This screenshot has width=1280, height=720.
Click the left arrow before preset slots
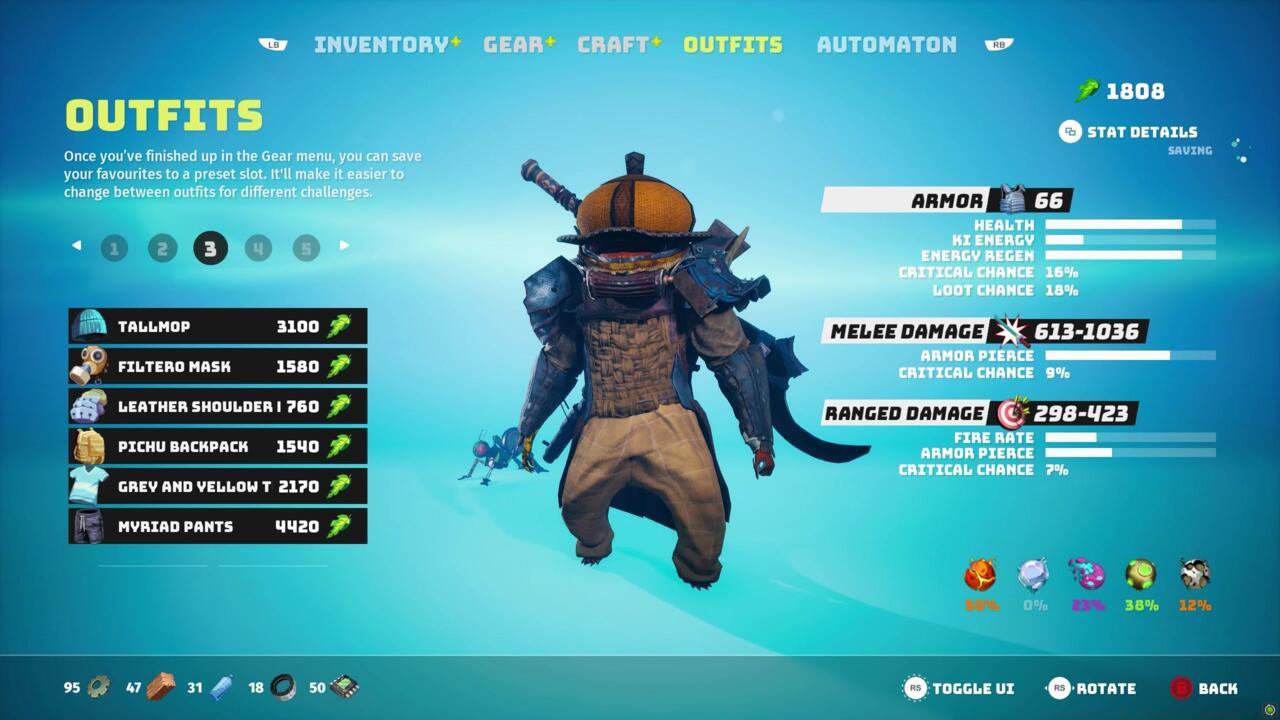pos(76,245)
